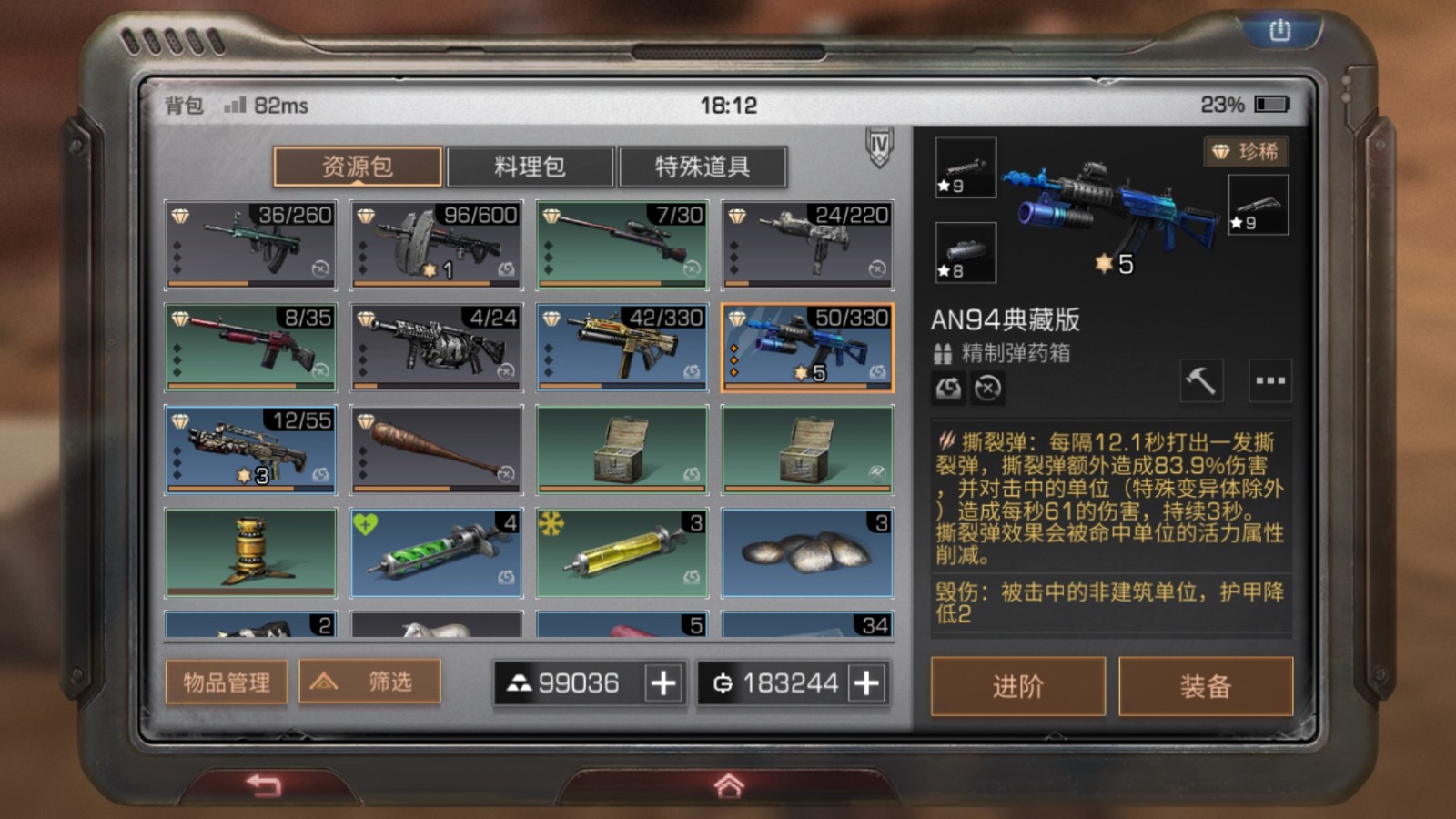Select the highlighted blue AN94 rifle thumbnail

tap(806, 347)
